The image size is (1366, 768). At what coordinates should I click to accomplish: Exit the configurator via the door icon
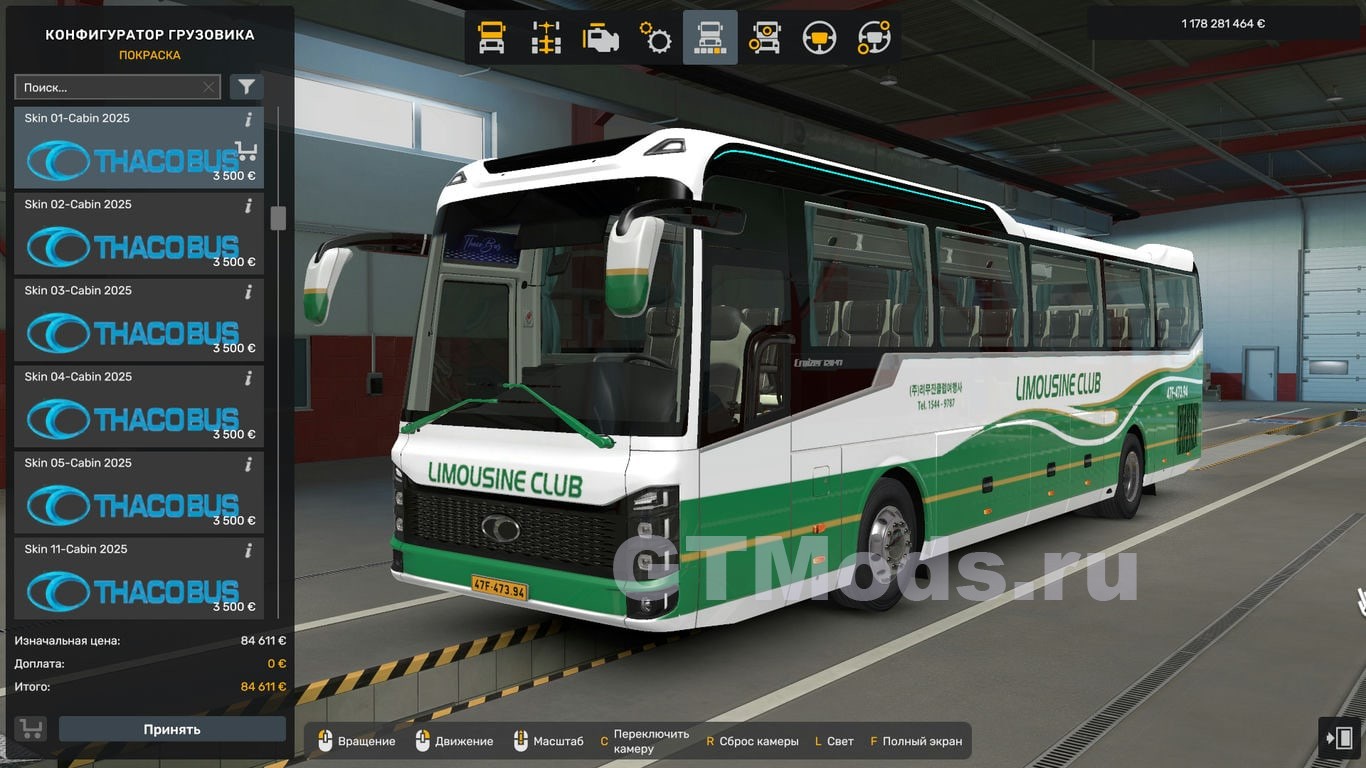pos(1340,739)
